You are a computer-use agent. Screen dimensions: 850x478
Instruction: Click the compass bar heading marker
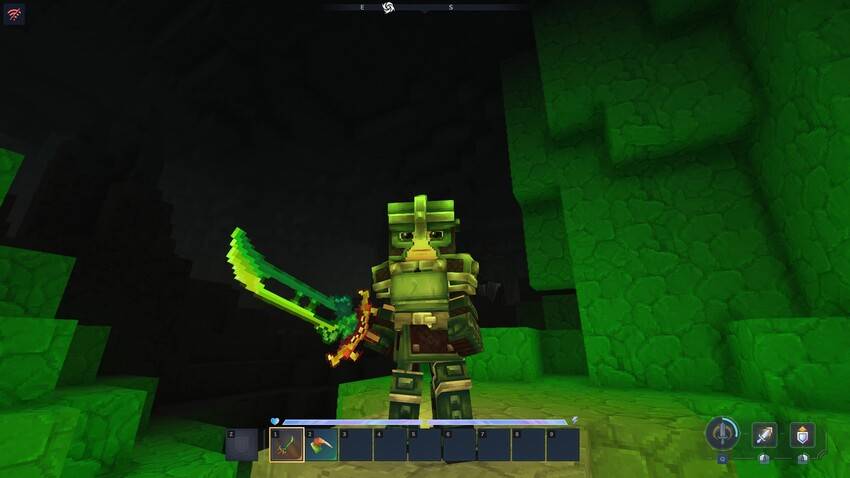click(x=389, y=8)
